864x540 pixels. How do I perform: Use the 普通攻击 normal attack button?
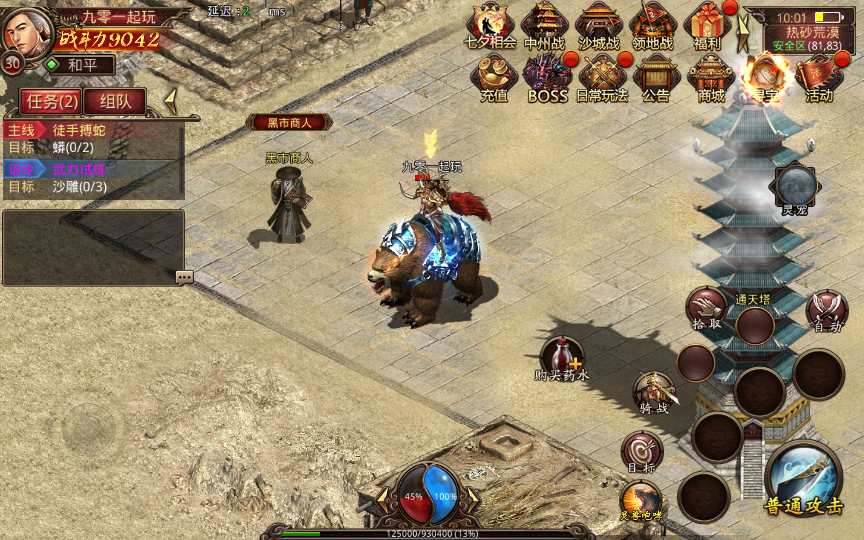click(803, 479)
